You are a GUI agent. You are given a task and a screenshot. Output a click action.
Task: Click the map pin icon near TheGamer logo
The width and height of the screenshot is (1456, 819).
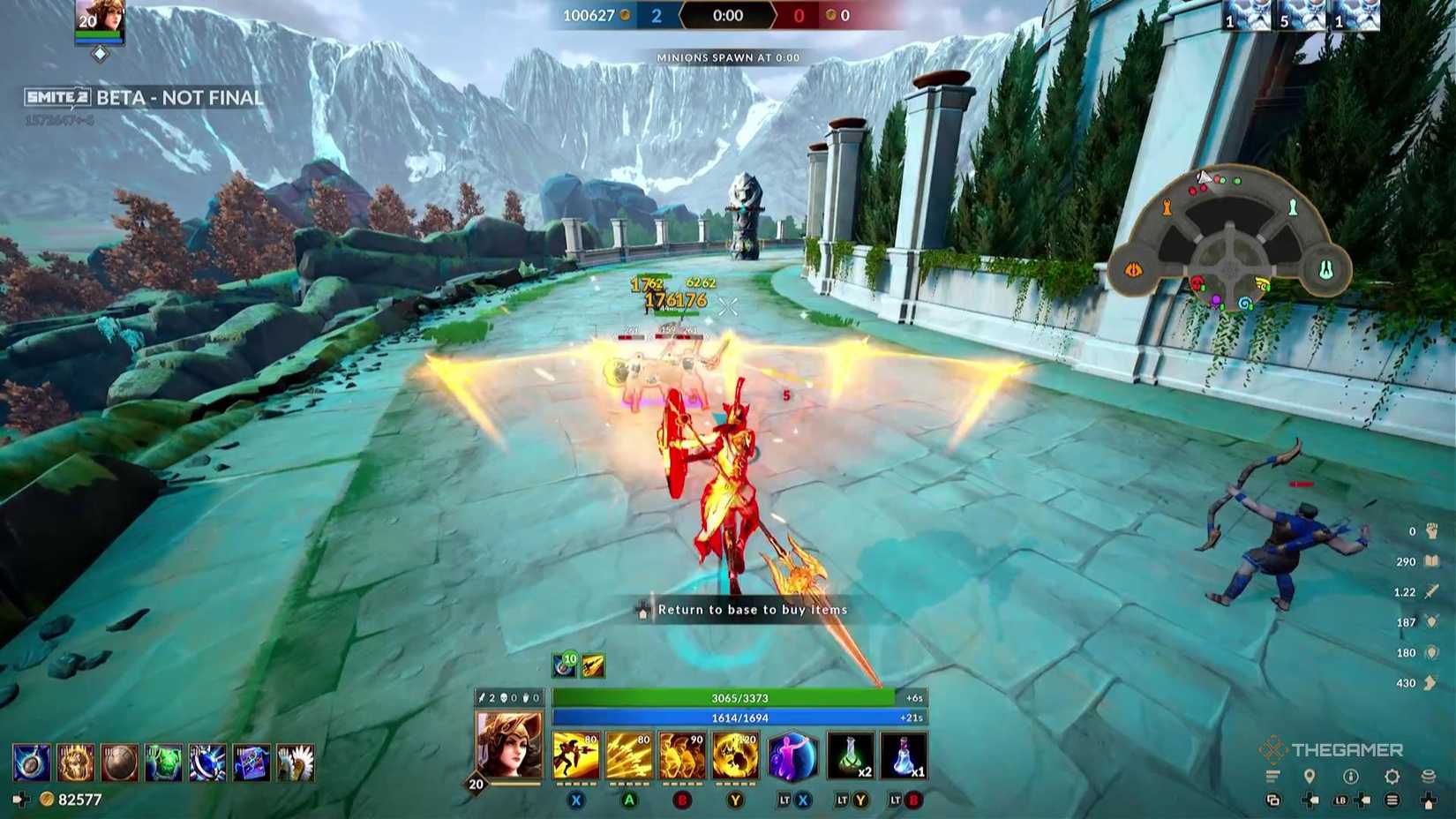(1310, 777)
